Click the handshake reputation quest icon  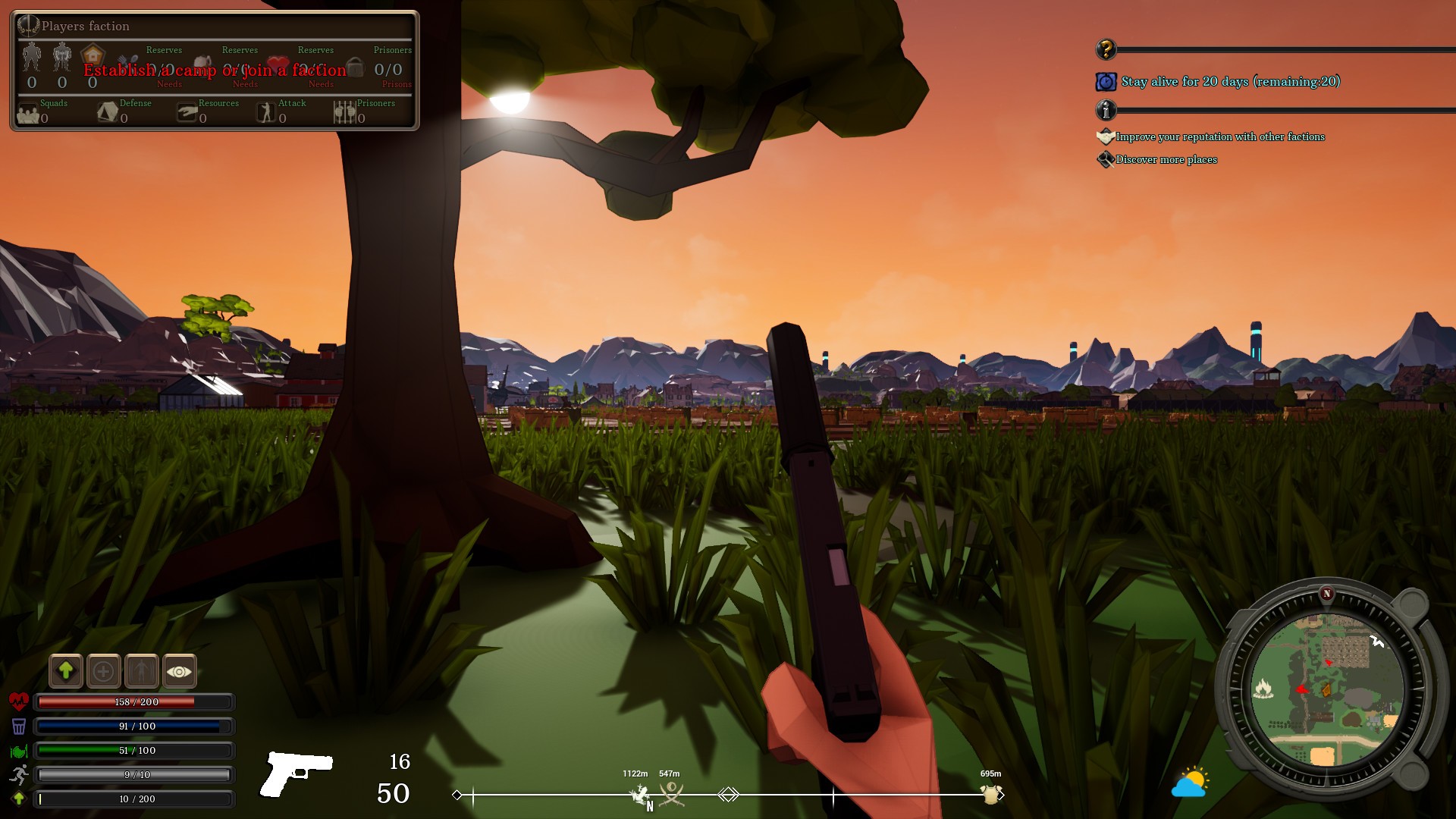pos(1105,136)
